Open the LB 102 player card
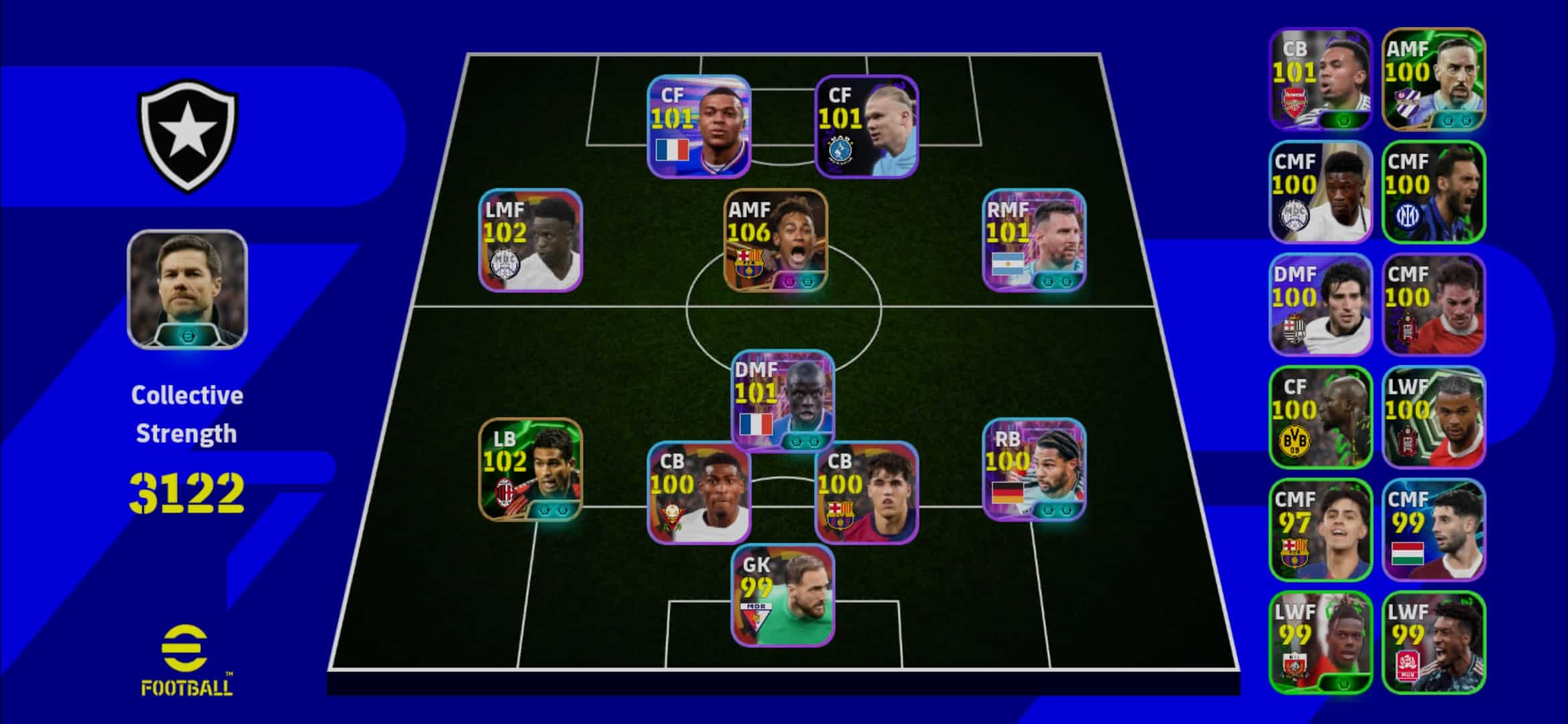The height and width of the screenshot is (724, 1568). (x=530, y=469)
